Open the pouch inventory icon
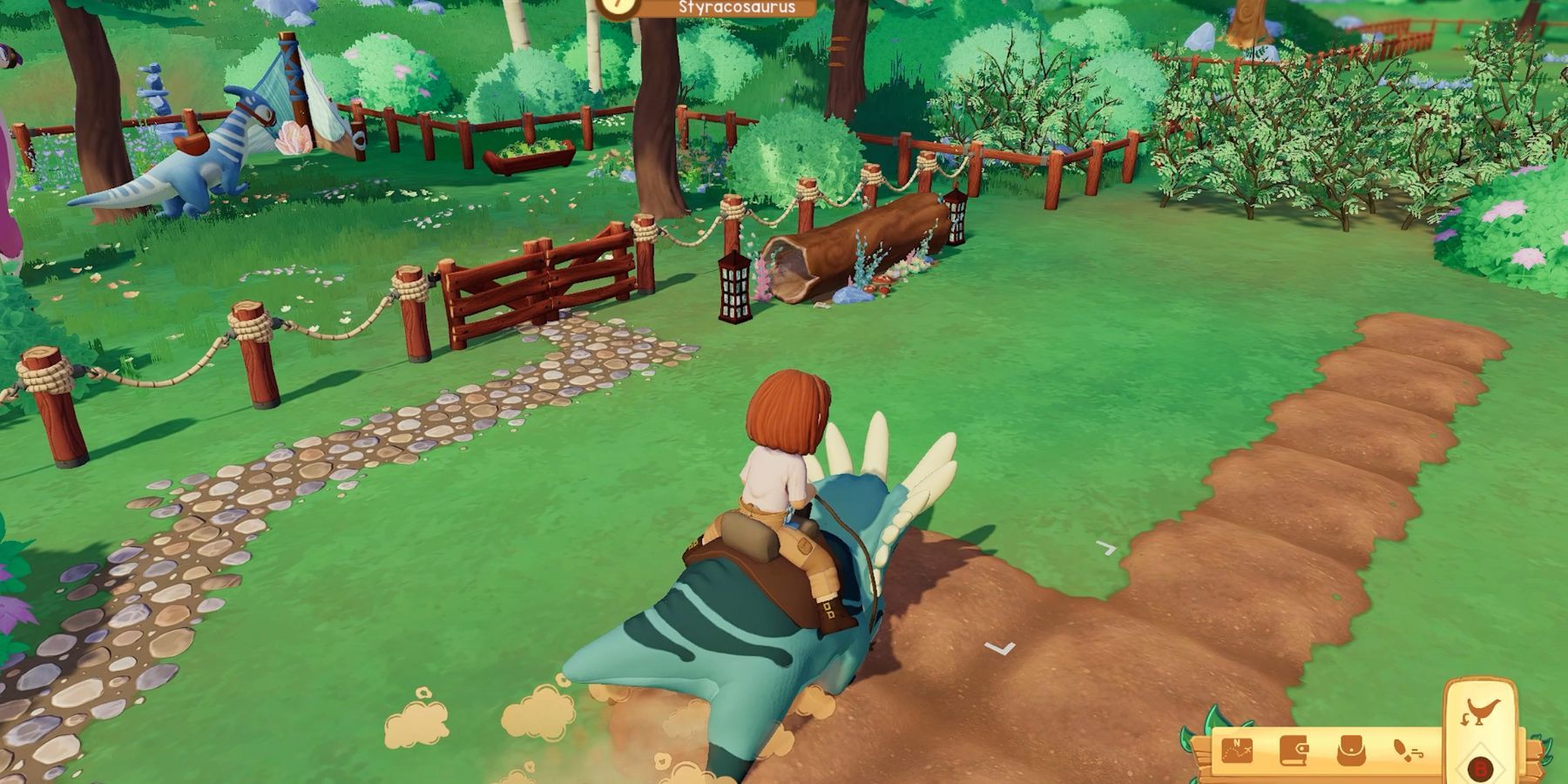Image resolution: width=1568 pixels, height=784 pixels. (1351, 751)
